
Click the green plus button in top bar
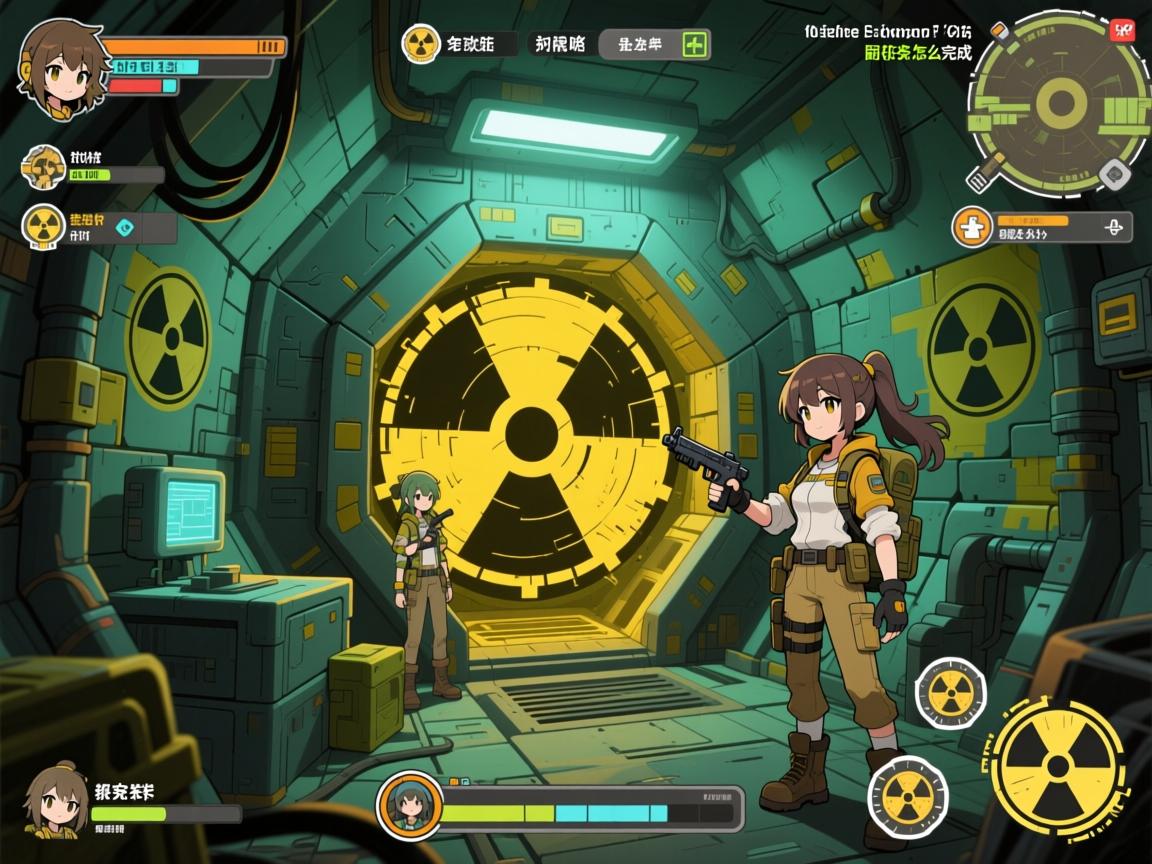coord(694,44)
